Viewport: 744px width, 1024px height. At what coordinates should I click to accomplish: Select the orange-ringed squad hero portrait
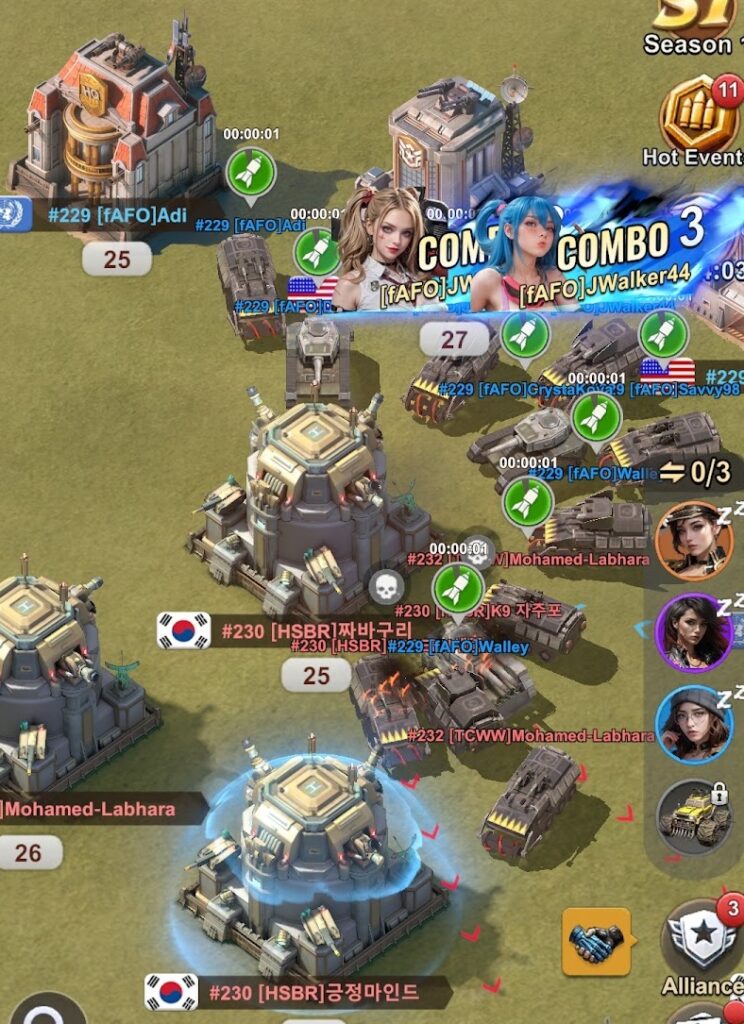click(693, 541)
